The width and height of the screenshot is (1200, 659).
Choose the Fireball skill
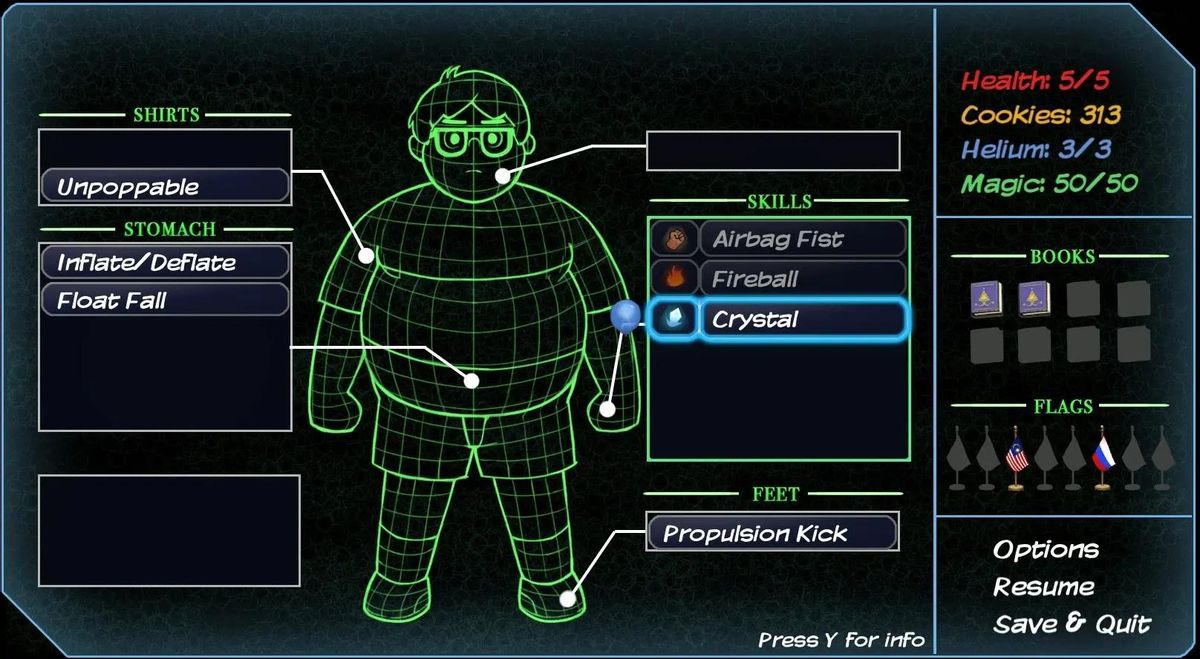pos(778,279)
